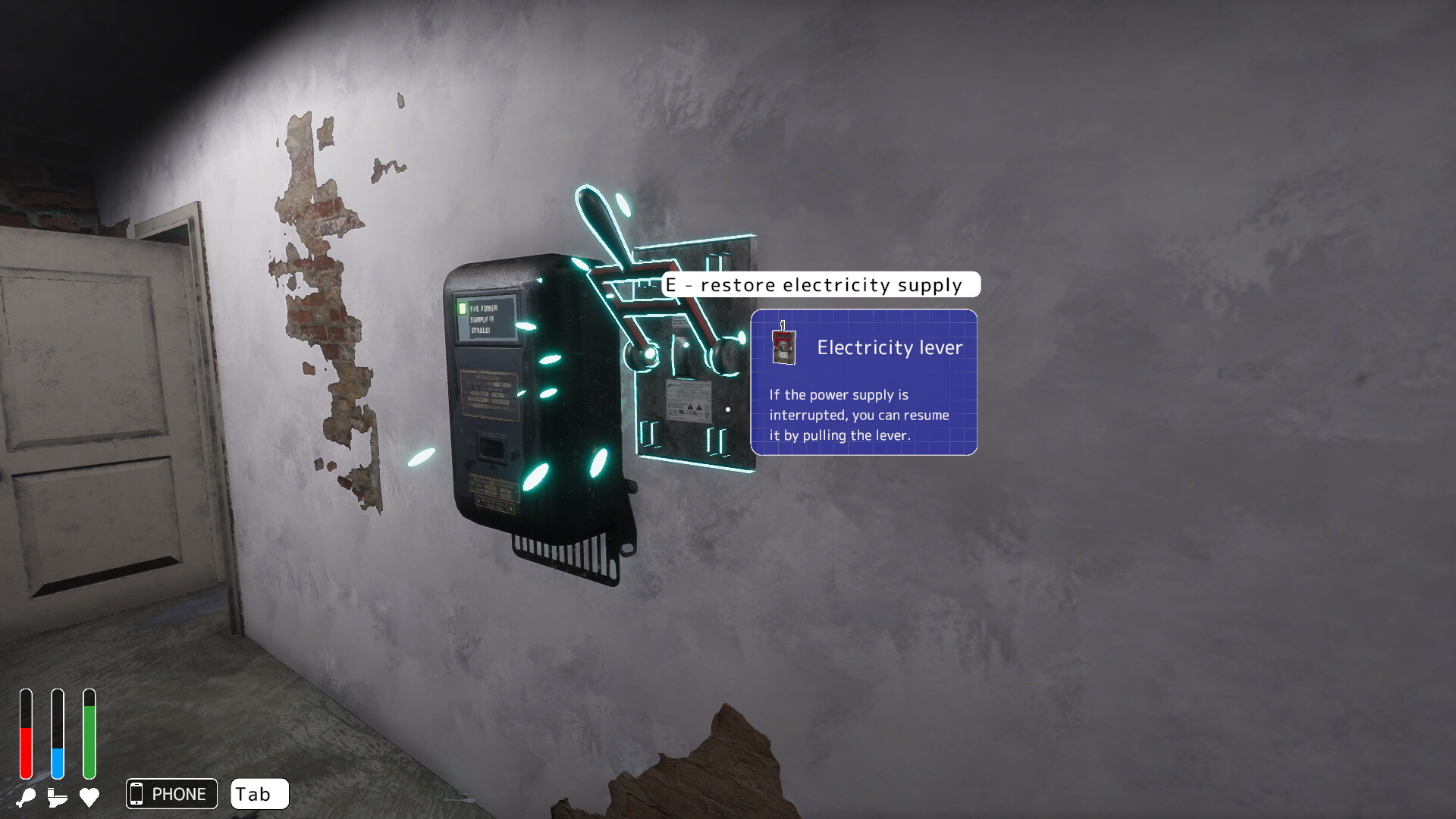
Task: Click the green indicator light on the meter
Action: click(463, 309)
